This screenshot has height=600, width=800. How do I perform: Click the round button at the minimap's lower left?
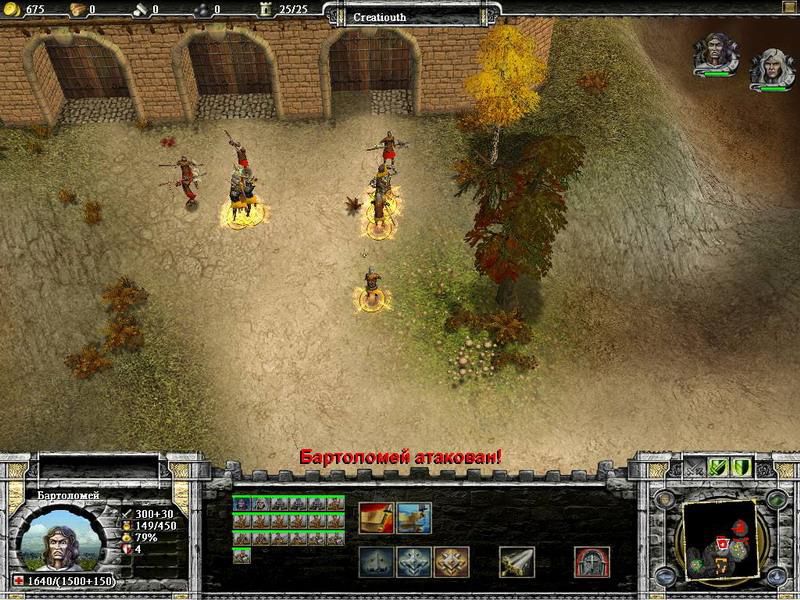pyautogui.click(x=663, y=579)
